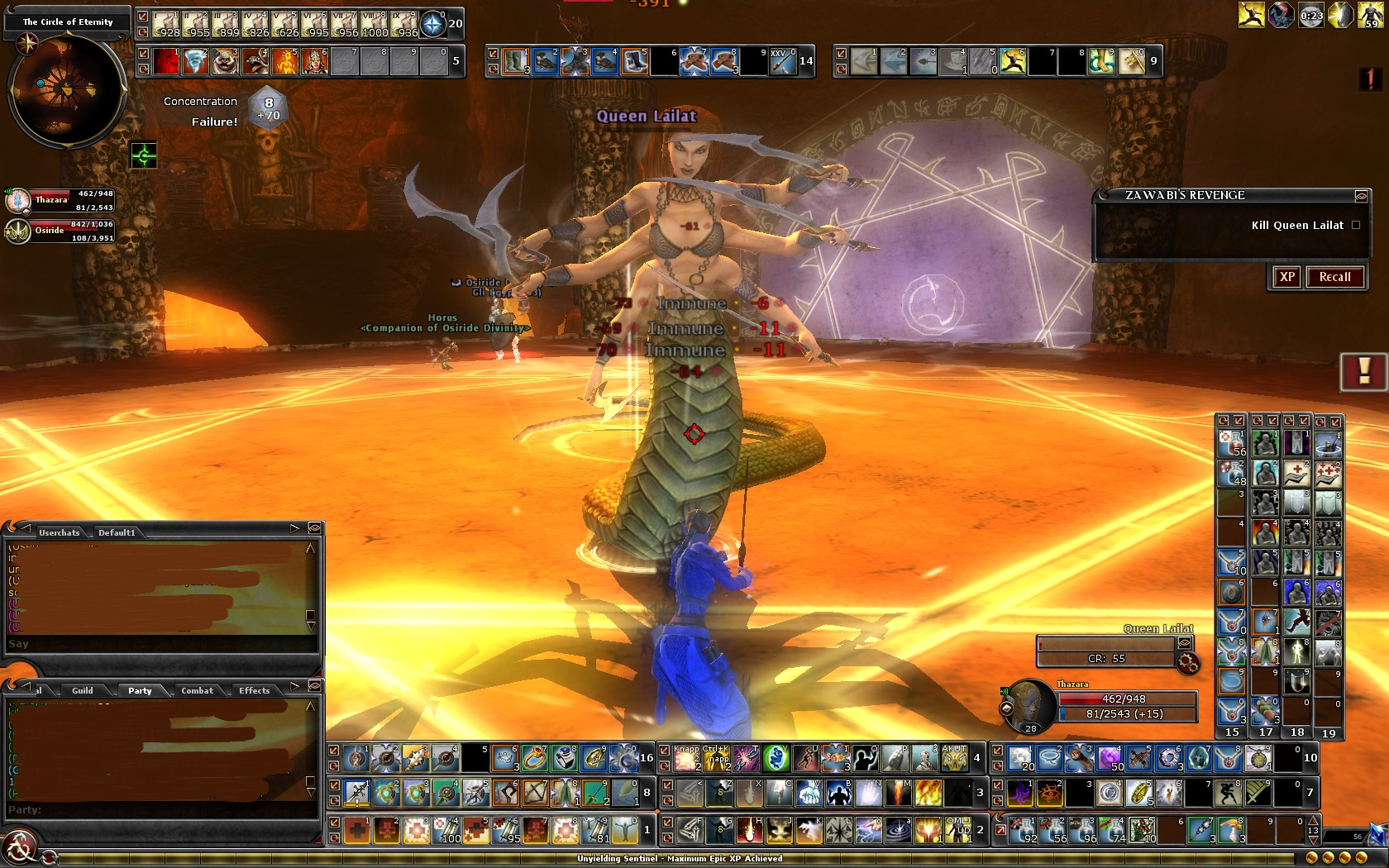Use the ruby gold ring hotbar slot
The image size is (1389, 868).
pyautogui.click(x=534, y=757)
